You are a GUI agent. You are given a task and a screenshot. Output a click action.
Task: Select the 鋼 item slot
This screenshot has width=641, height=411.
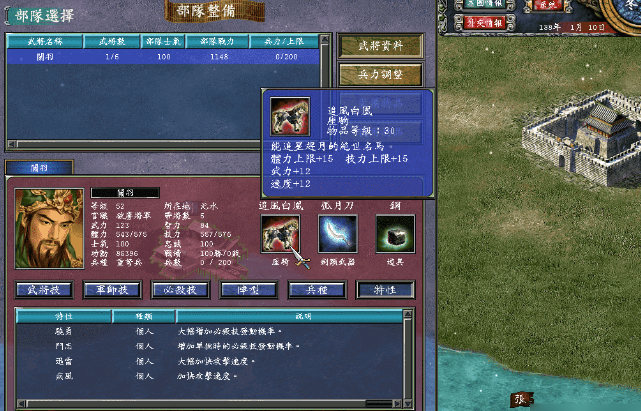tap(395, 234)
